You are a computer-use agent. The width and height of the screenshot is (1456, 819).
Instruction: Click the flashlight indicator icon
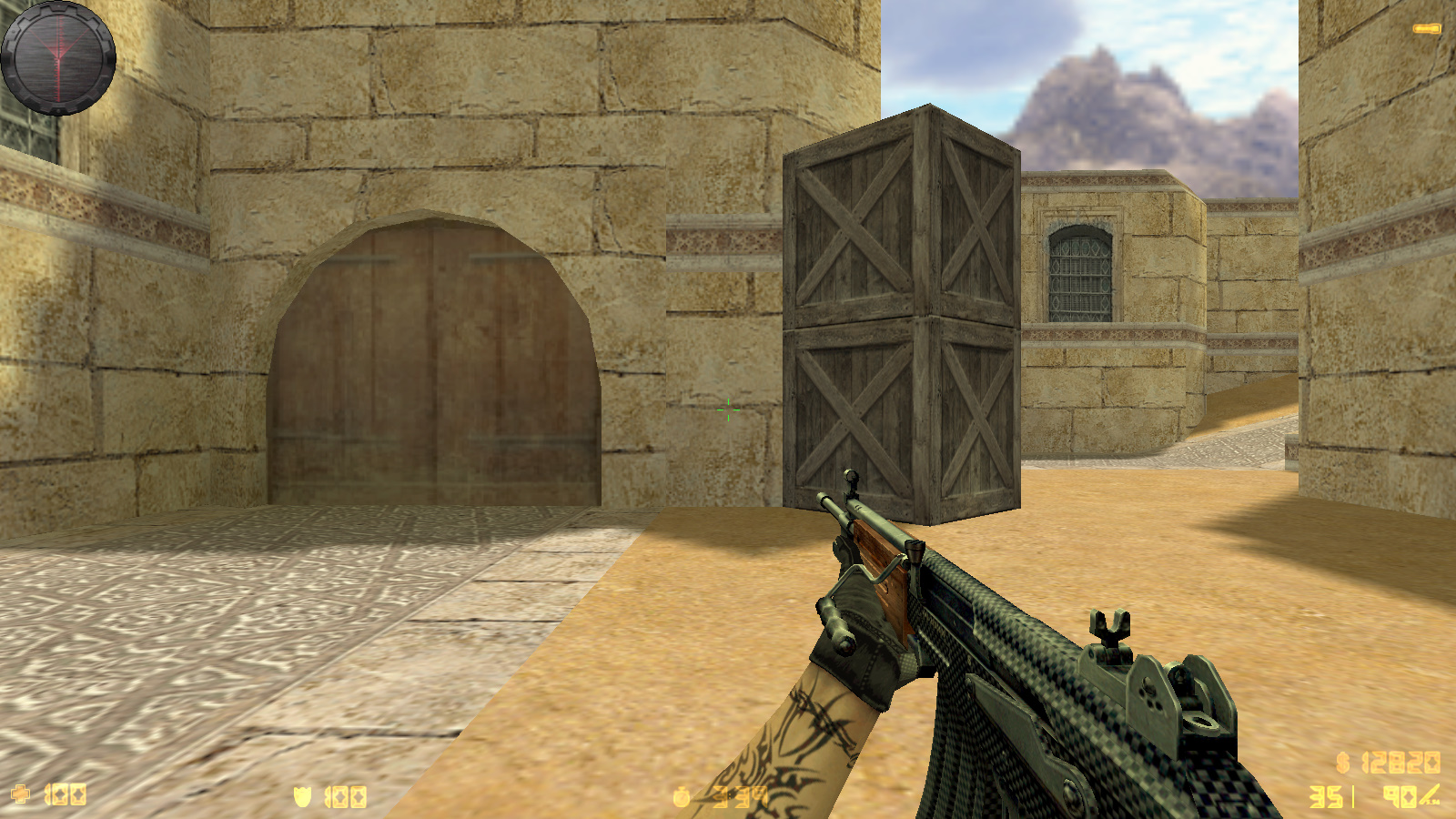(x=1426, y=29)
